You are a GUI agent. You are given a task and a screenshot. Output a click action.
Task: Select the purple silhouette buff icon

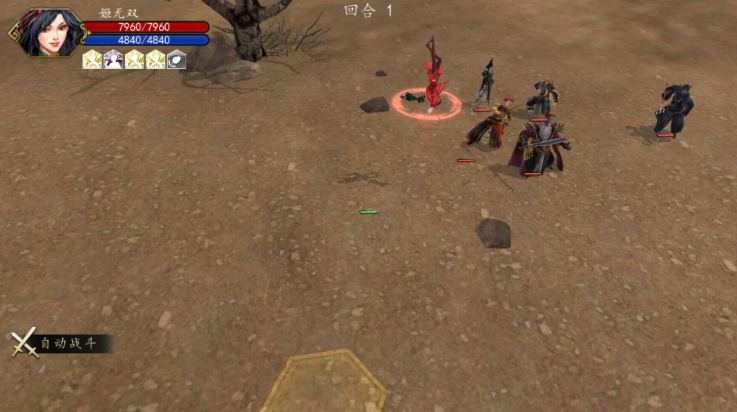click(113, 59)
